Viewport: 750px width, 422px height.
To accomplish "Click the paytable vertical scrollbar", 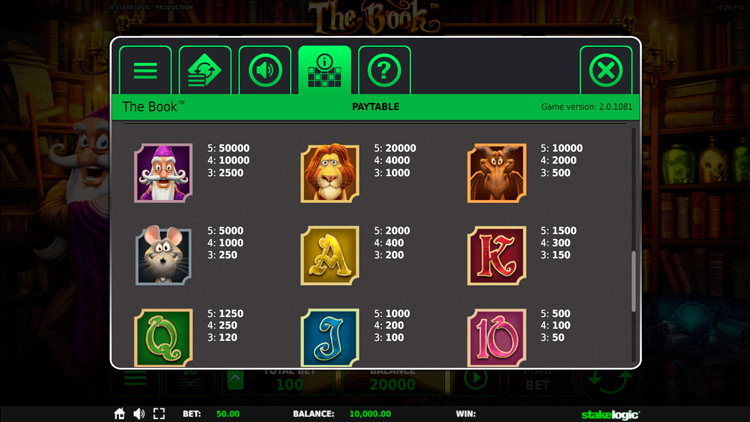I will tap(633, 282).
